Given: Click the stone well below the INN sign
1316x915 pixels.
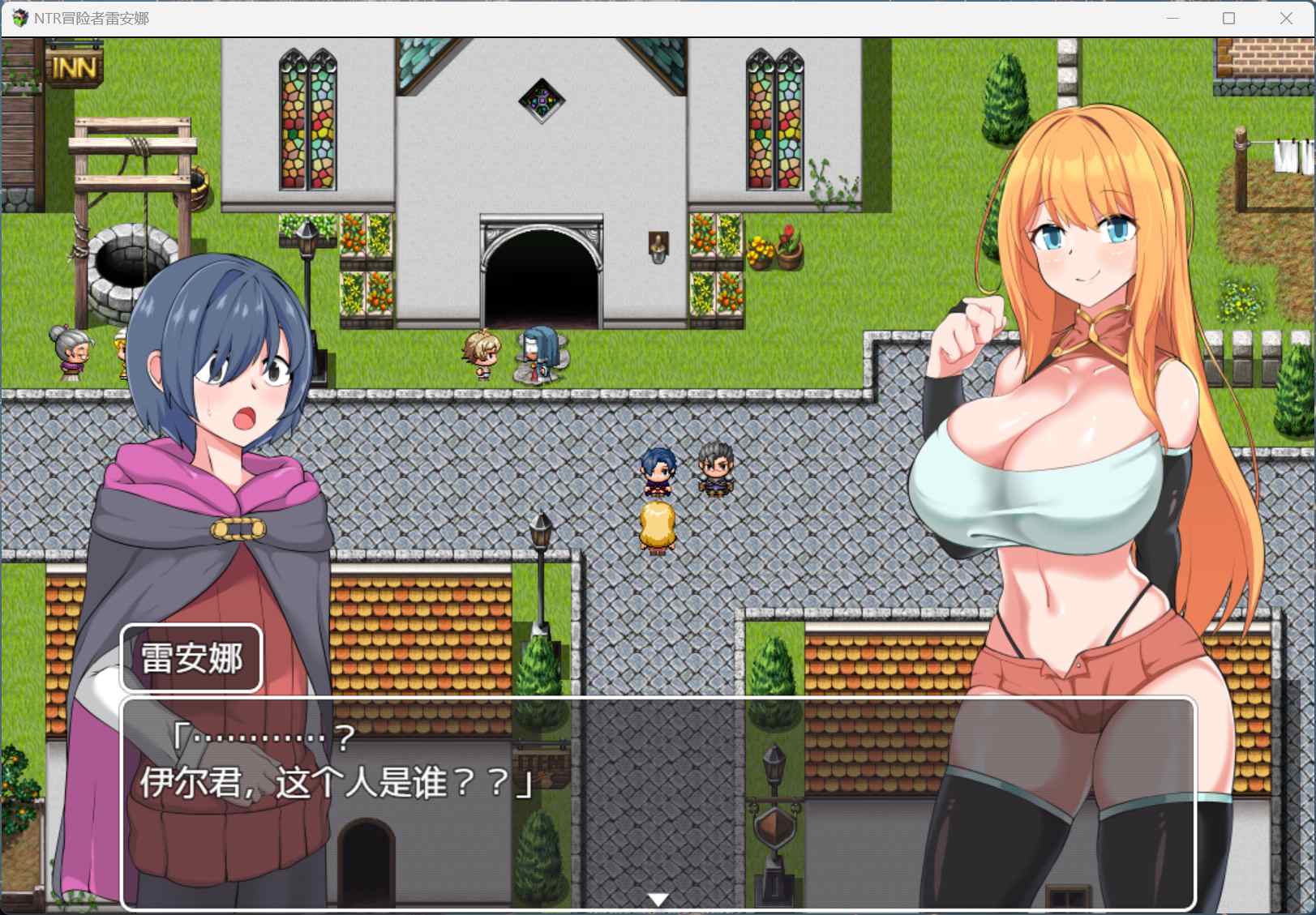Looking at the screenshot, I should (130, 267).
